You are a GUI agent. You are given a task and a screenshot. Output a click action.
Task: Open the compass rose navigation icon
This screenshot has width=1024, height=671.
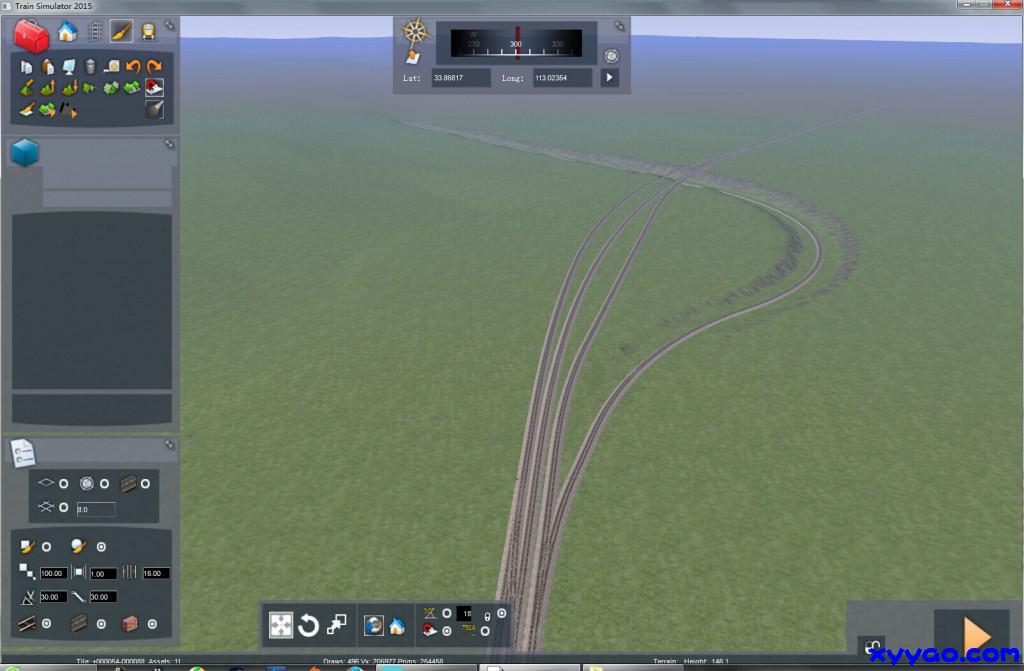pyautogui.click(x=415, y=32)
